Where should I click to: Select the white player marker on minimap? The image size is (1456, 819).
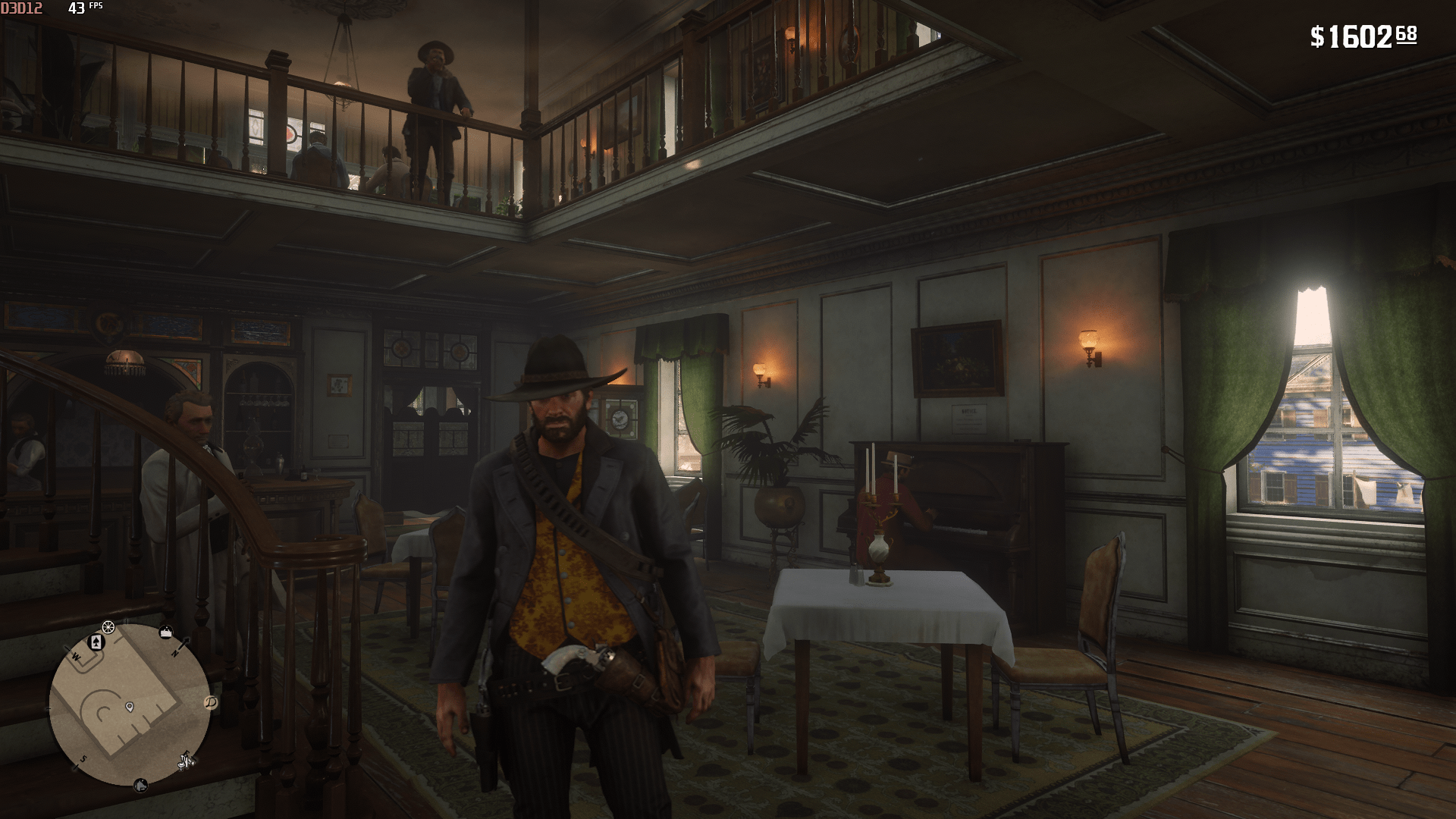pos(130,707)
